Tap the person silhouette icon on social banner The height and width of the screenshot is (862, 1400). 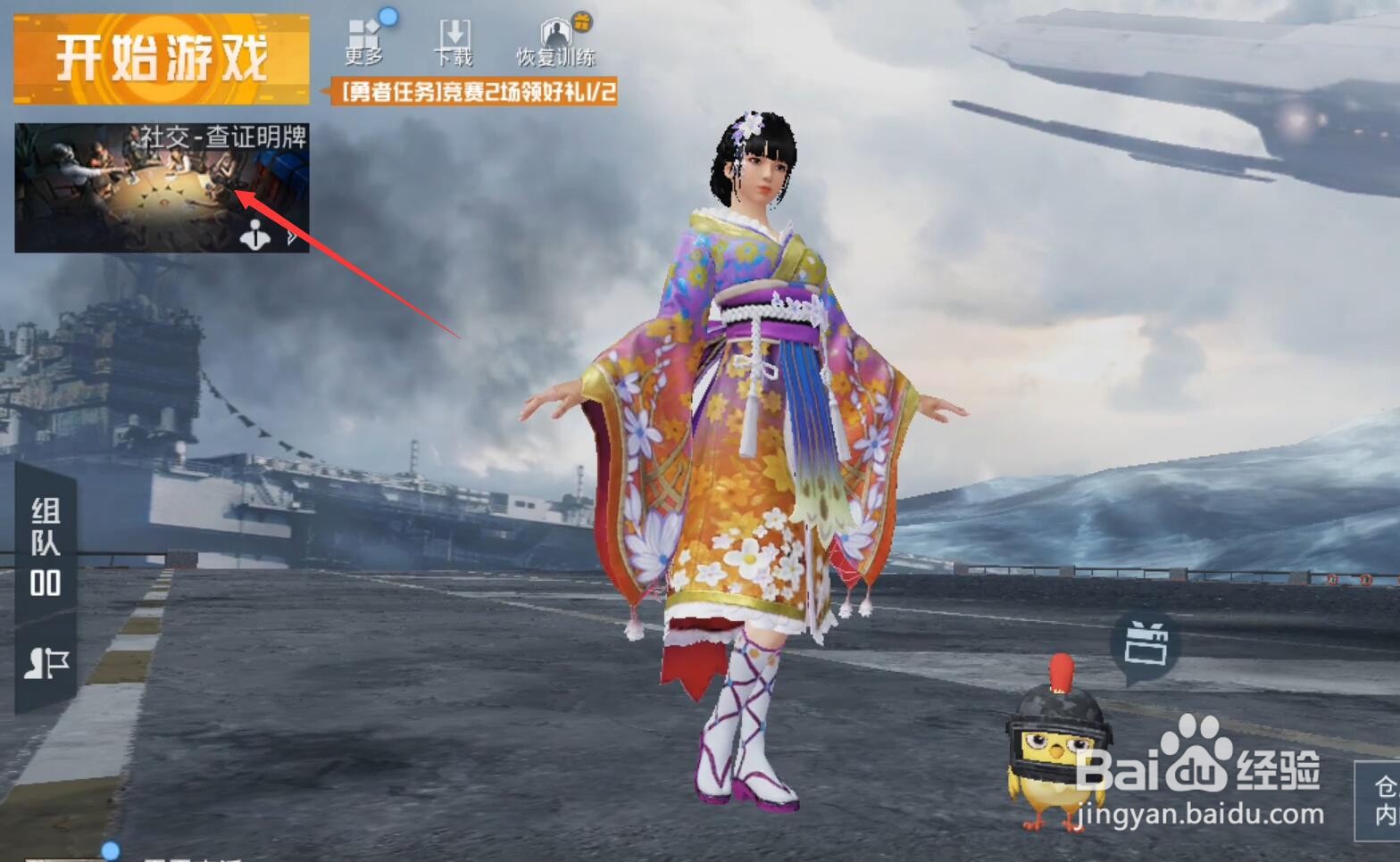[x=257, y=234]
